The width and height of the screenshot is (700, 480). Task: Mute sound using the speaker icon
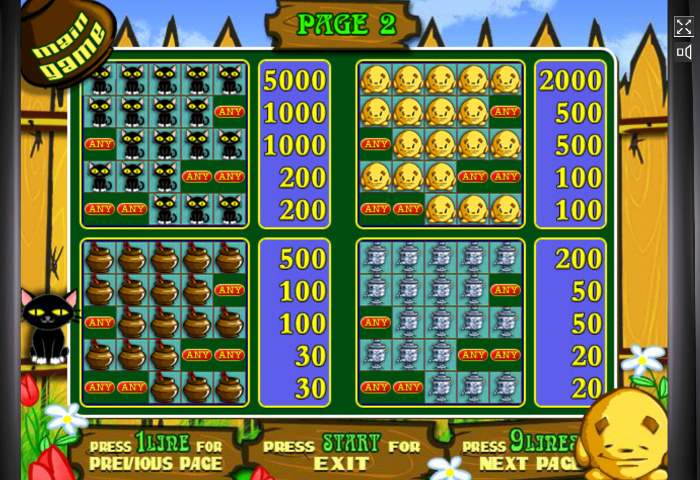(x=684, y=52)
